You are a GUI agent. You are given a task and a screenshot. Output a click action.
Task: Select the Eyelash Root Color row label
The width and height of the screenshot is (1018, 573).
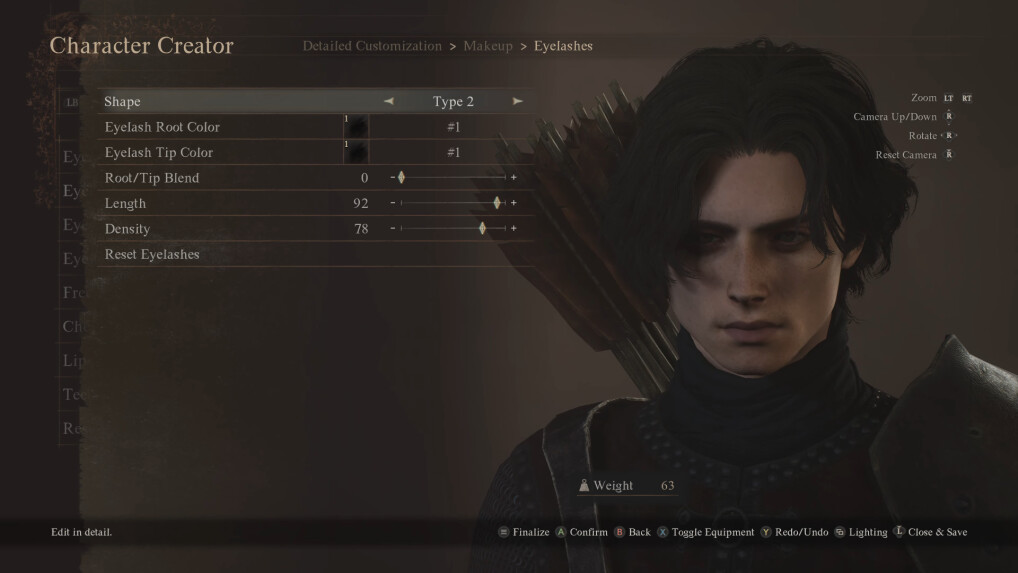tap(162, 127)
